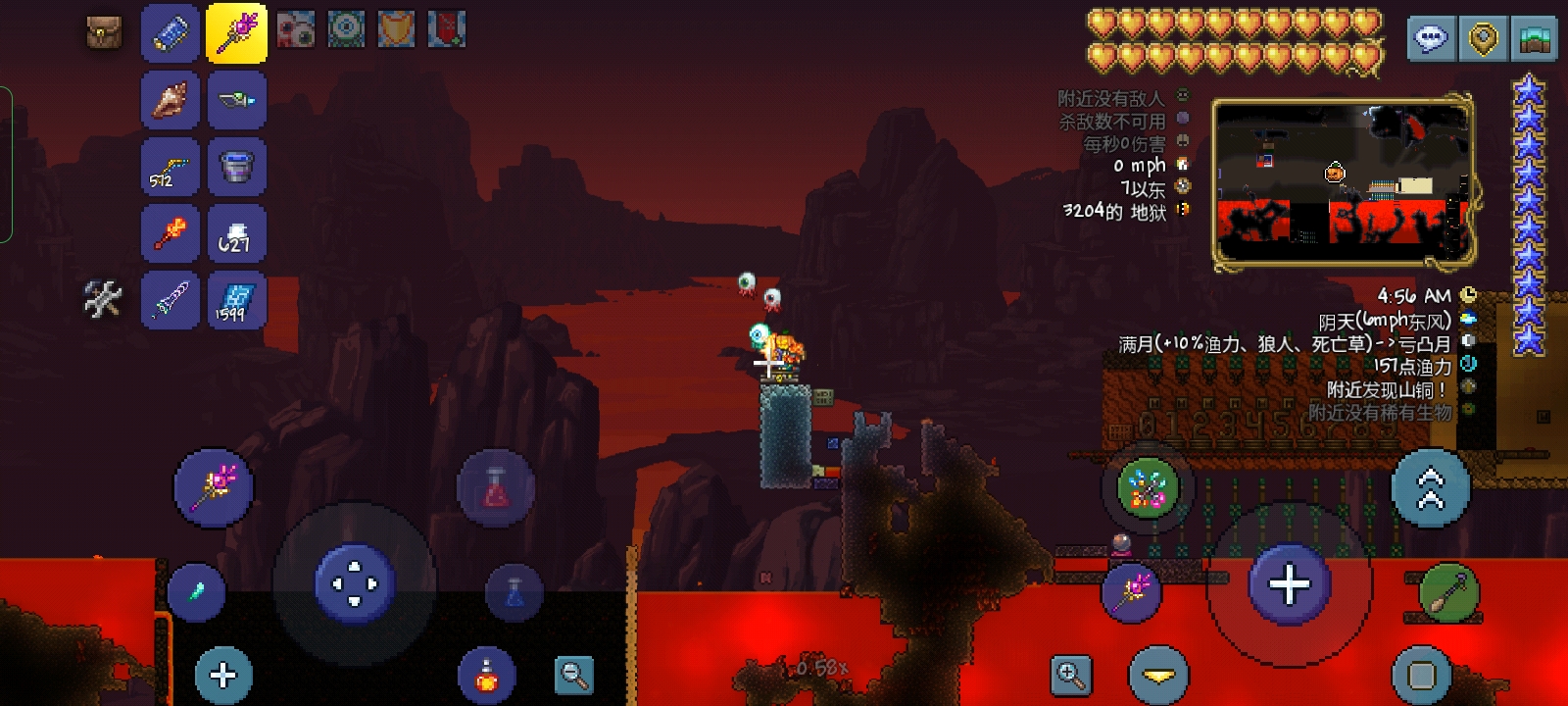Open the crossed tools settings icon
Image resolution: width=1568 pixels, height=706 pixels.
tap(102, 299)
